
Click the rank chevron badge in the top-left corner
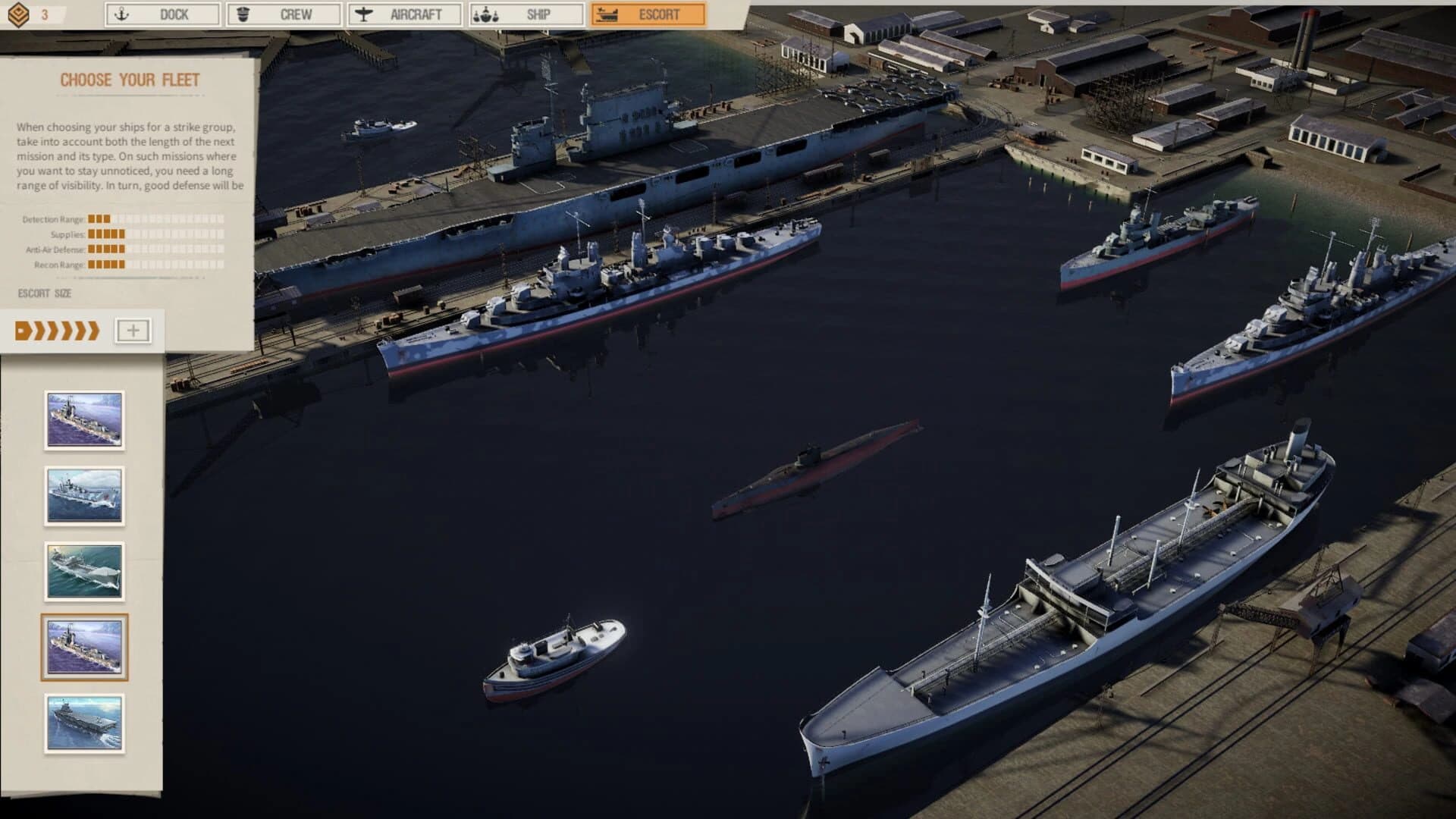coord(19,13)
